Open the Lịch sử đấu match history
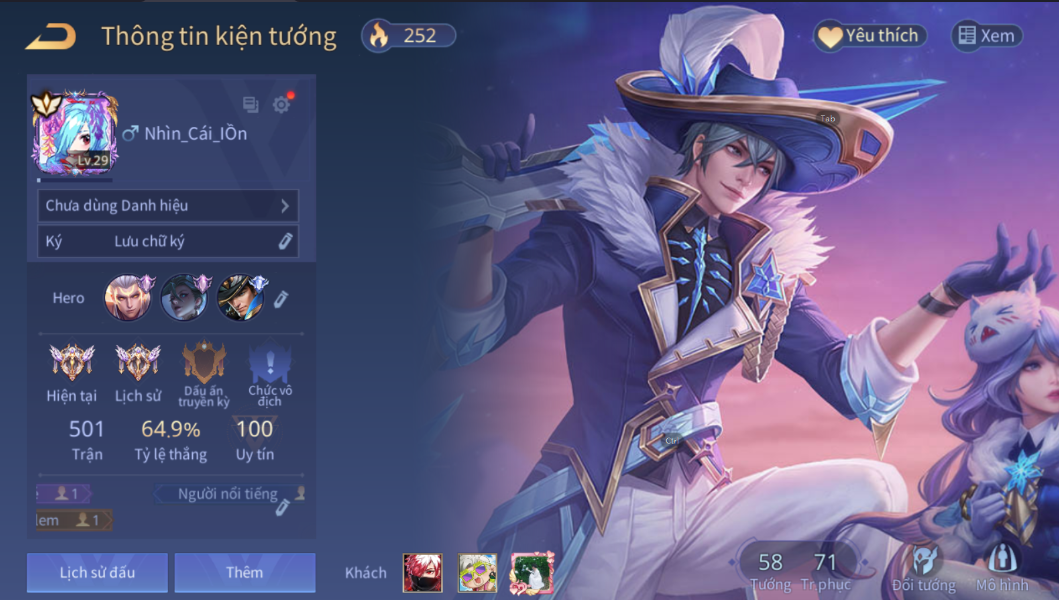1059x600 pixels. tap(97, 573)
